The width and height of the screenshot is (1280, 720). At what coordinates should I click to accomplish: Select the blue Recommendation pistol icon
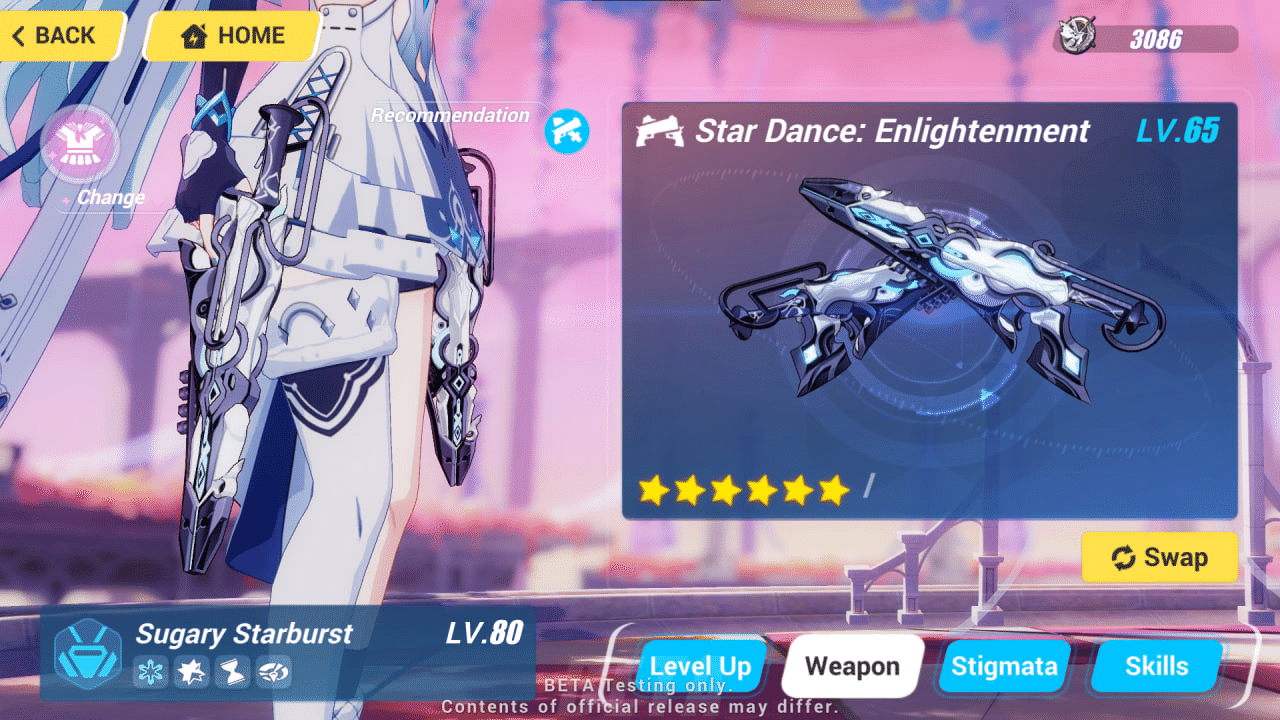click(x=567, y=131)
